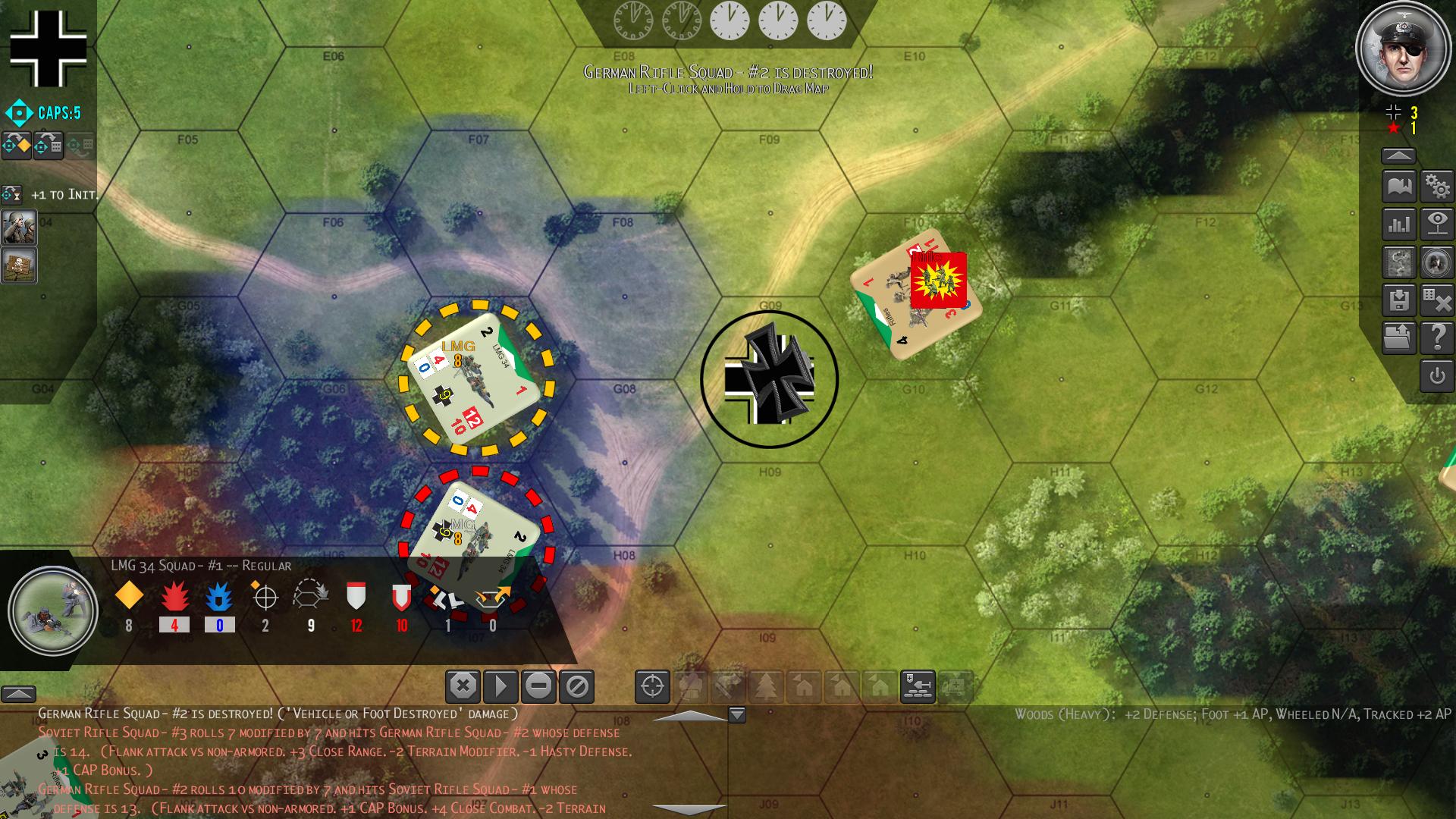The width and height of the screenshot is (1456, 819).
Task: View statistics via the bar chart icon
Action: 1399,224
